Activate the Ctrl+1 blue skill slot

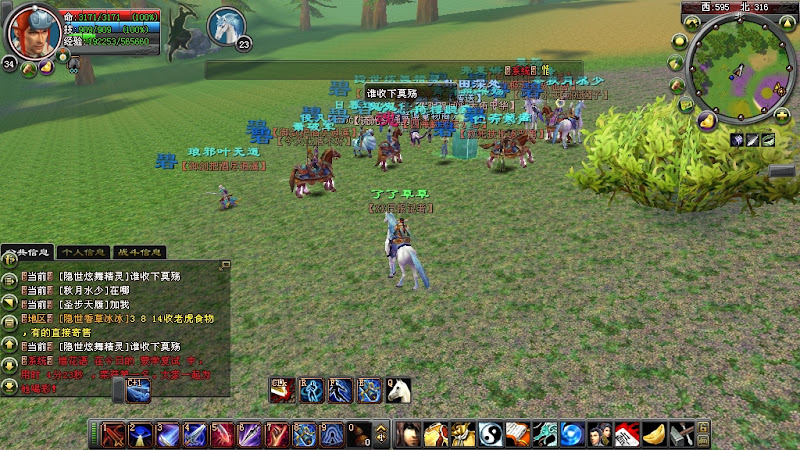point(139,390)
